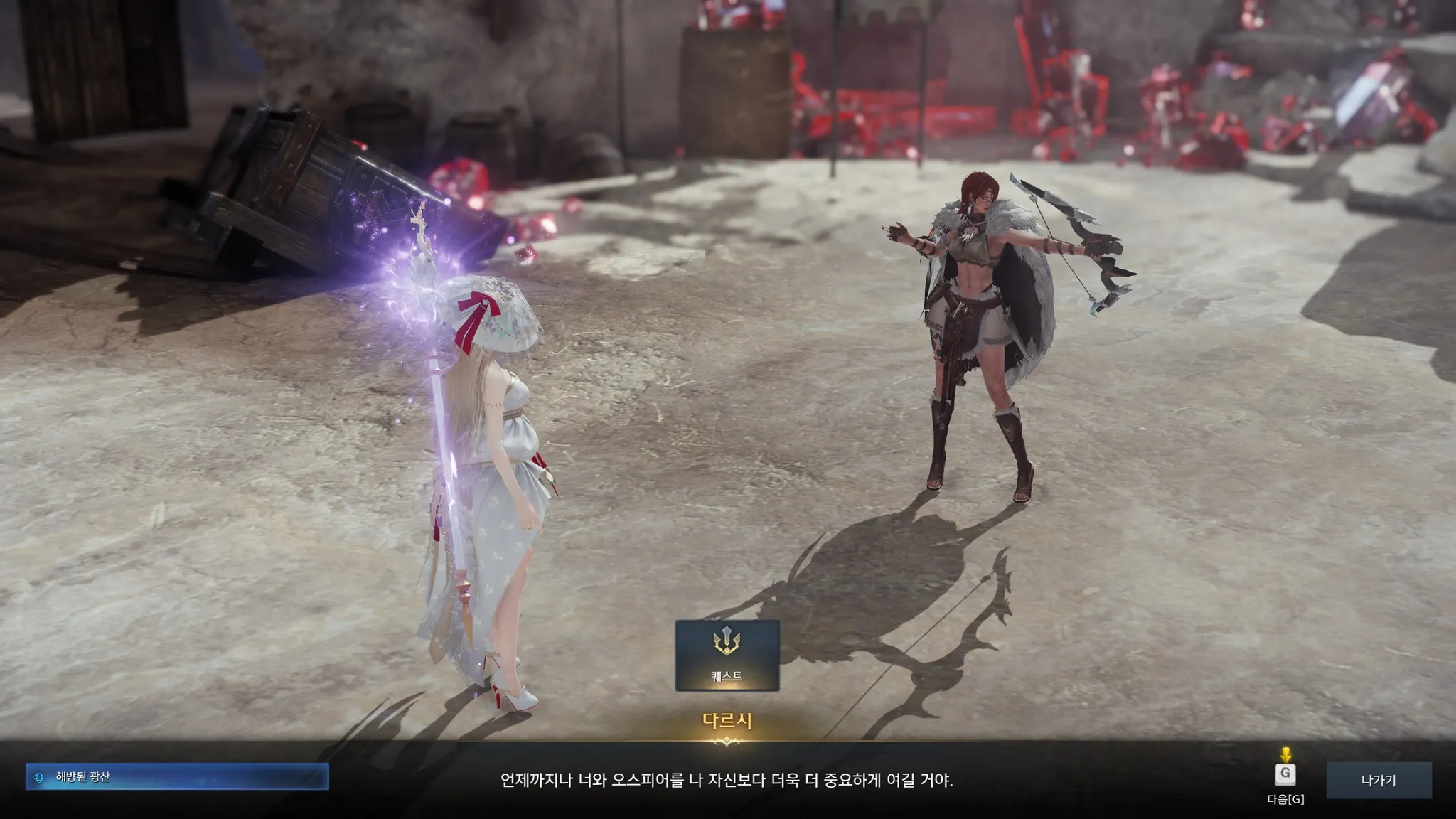Open the 해방된 광산 location banner
Viewport: 1456px width, 819px height.
177,777
